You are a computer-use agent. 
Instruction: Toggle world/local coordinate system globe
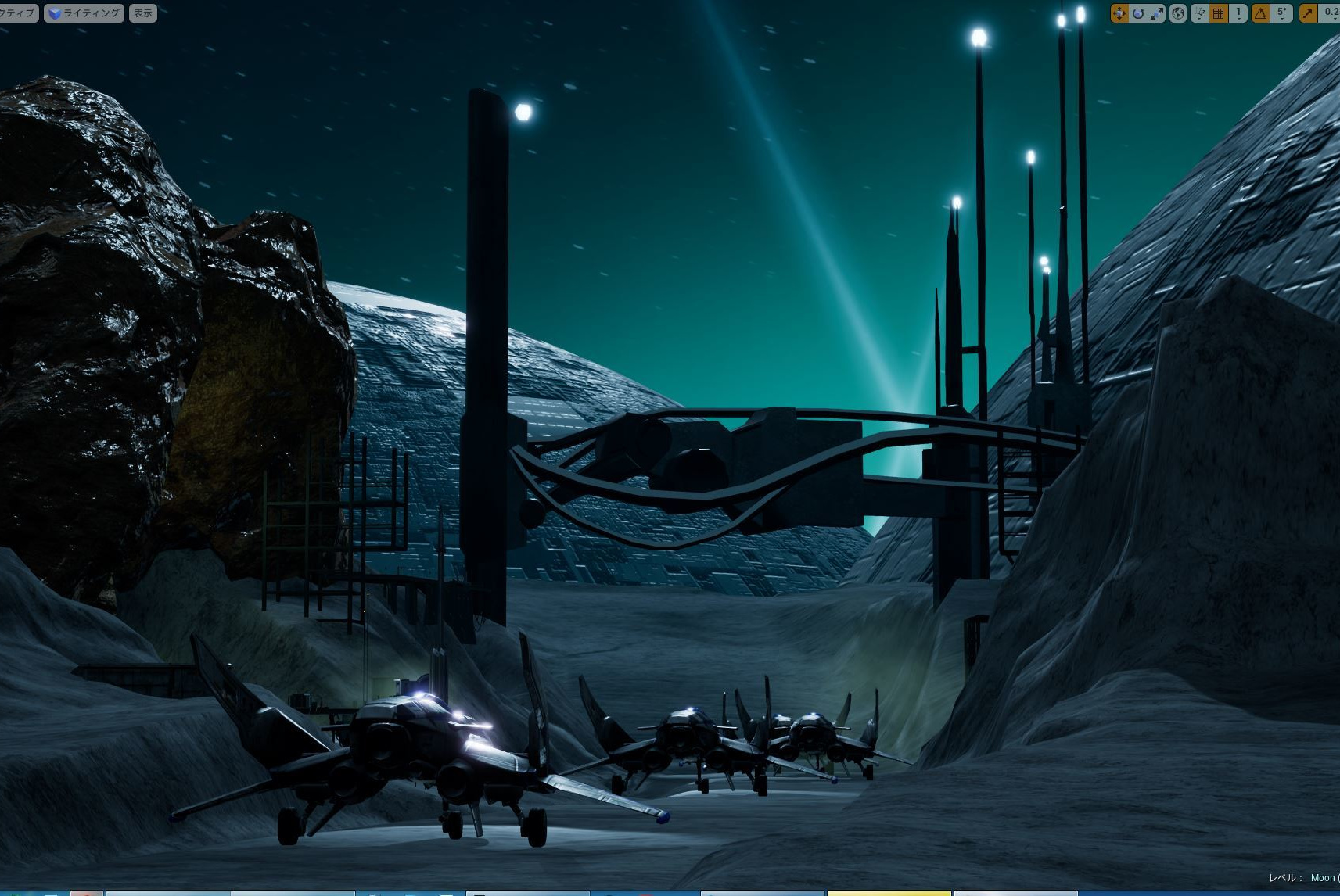coord(1178,13)
